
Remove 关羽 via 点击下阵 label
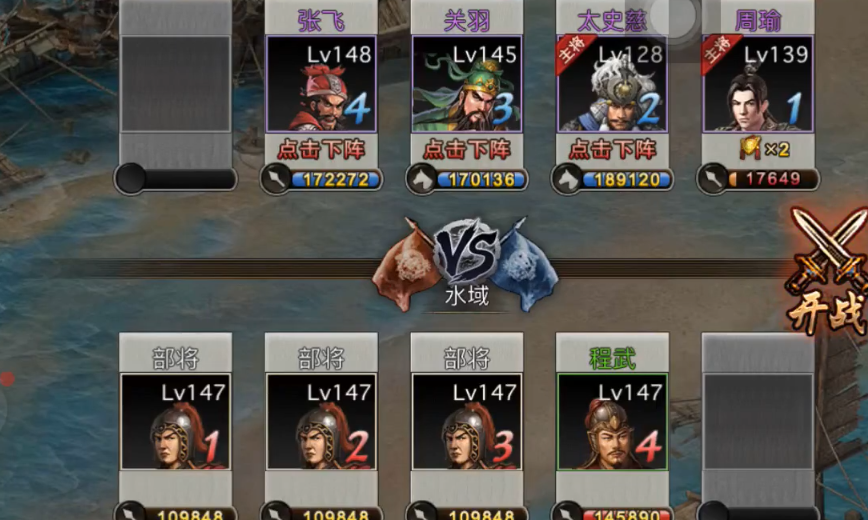467,150
